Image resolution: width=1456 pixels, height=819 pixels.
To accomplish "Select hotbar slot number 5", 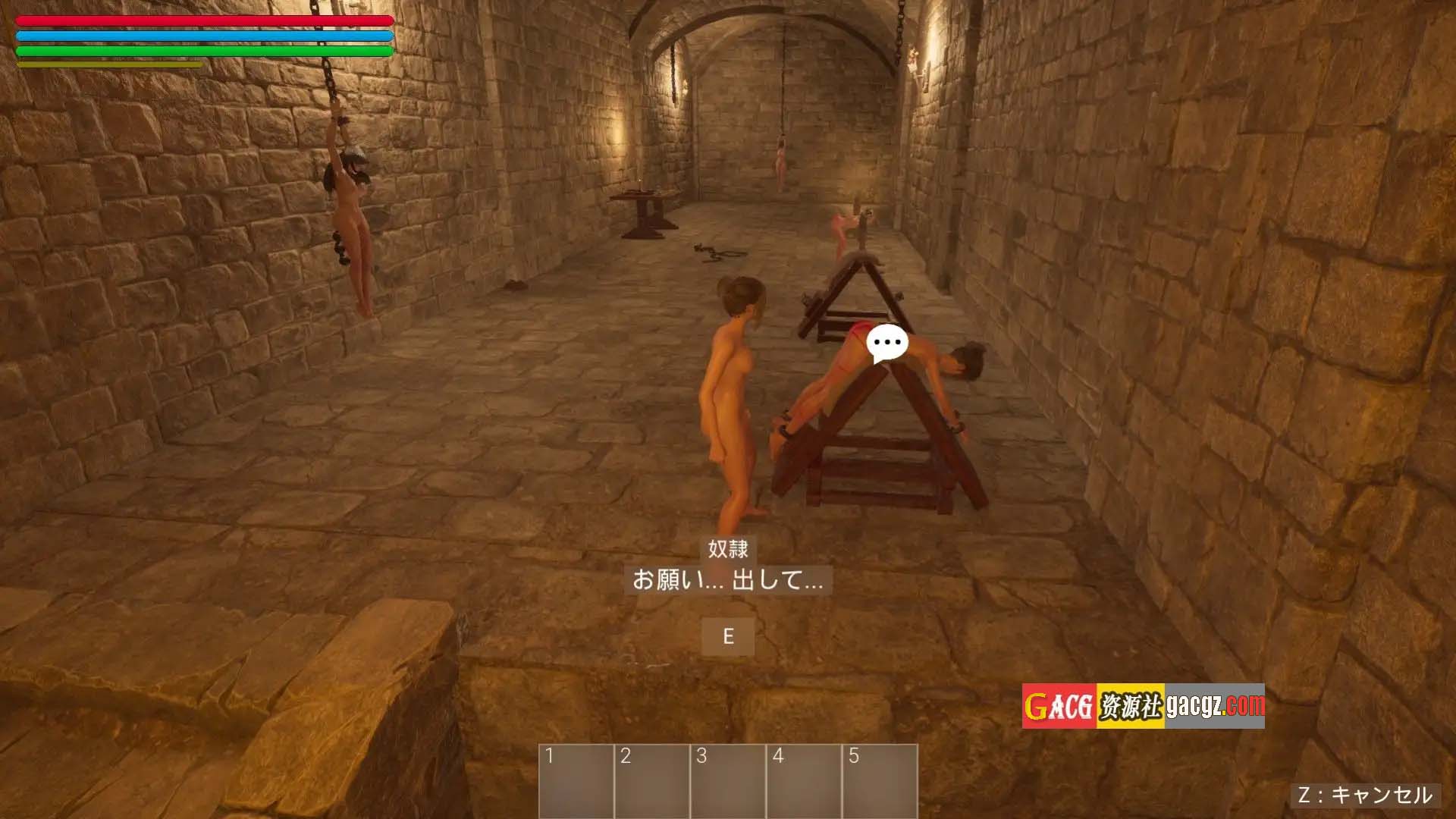I will click(880, 781).
